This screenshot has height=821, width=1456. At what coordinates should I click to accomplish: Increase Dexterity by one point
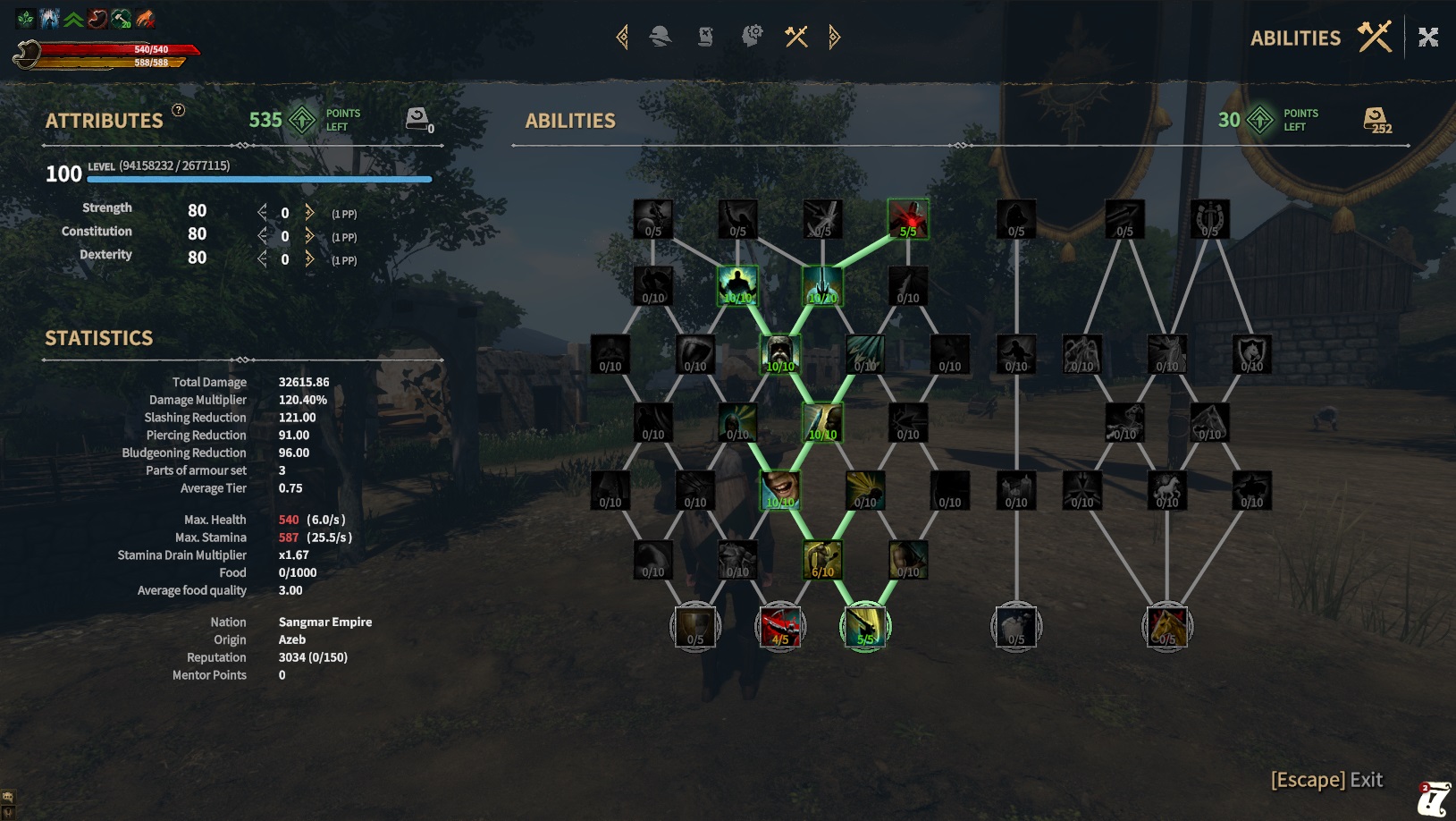coord(309,259)
